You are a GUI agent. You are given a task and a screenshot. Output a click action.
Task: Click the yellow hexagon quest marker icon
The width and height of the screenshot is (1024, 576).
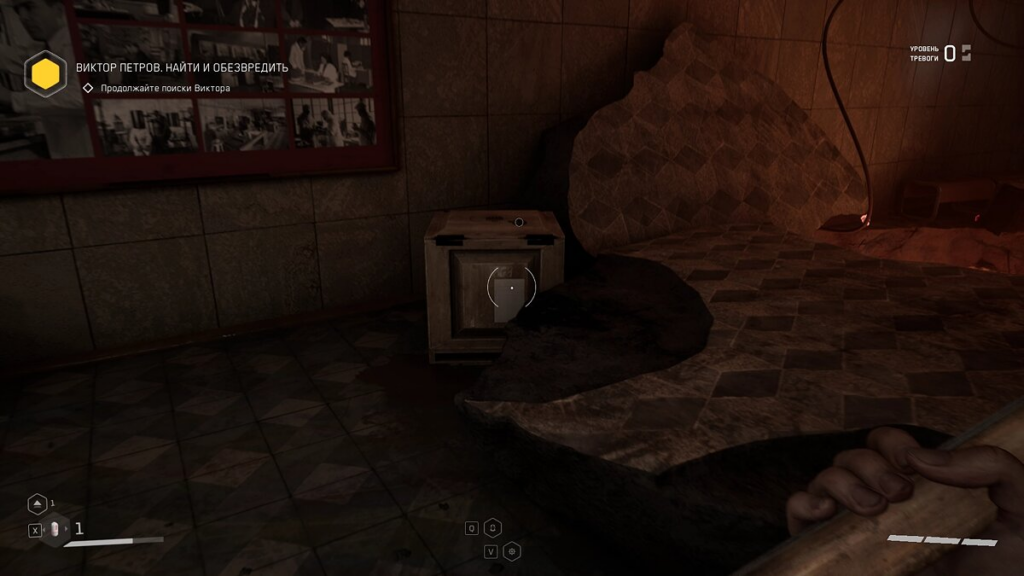point(45,73)
